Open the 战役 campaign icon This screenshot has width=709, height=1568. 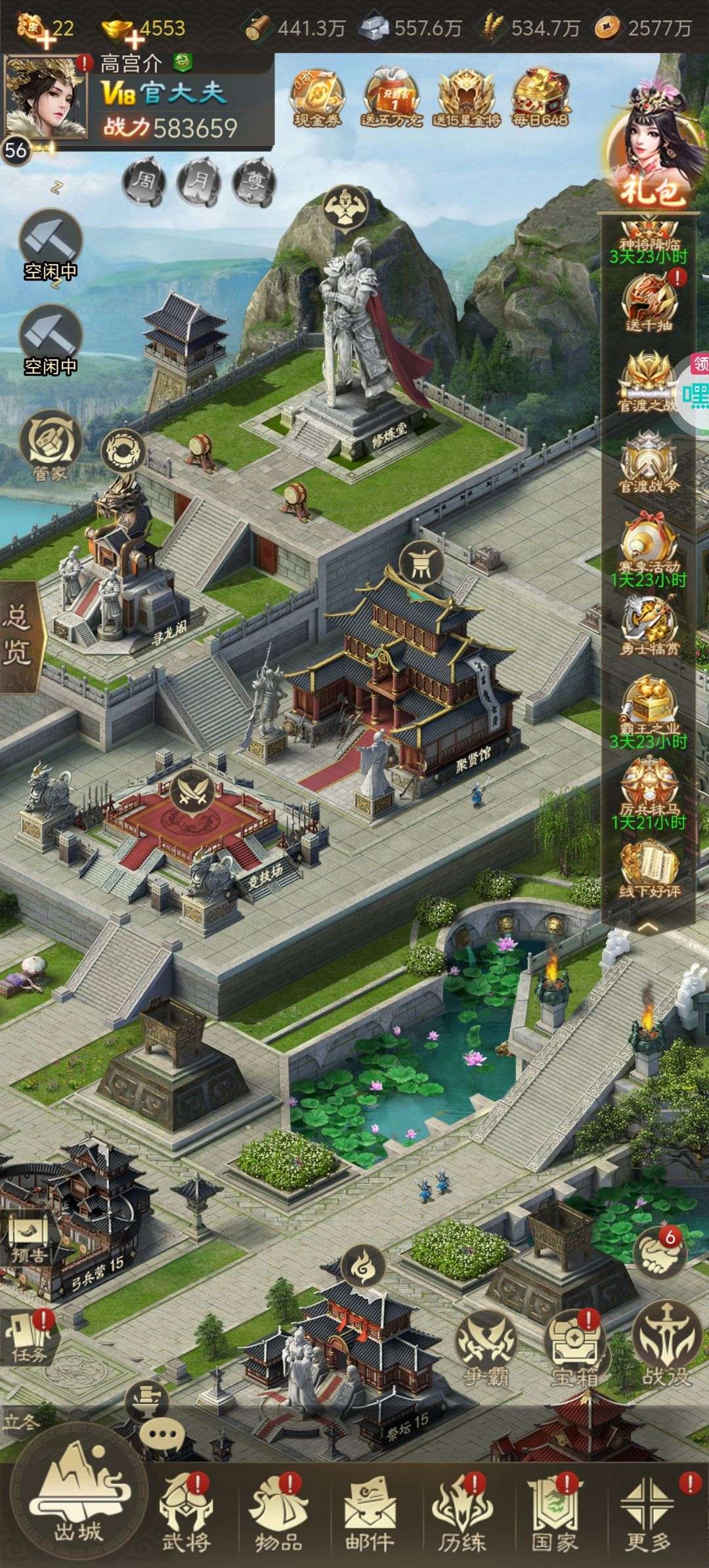point(664,1335)
